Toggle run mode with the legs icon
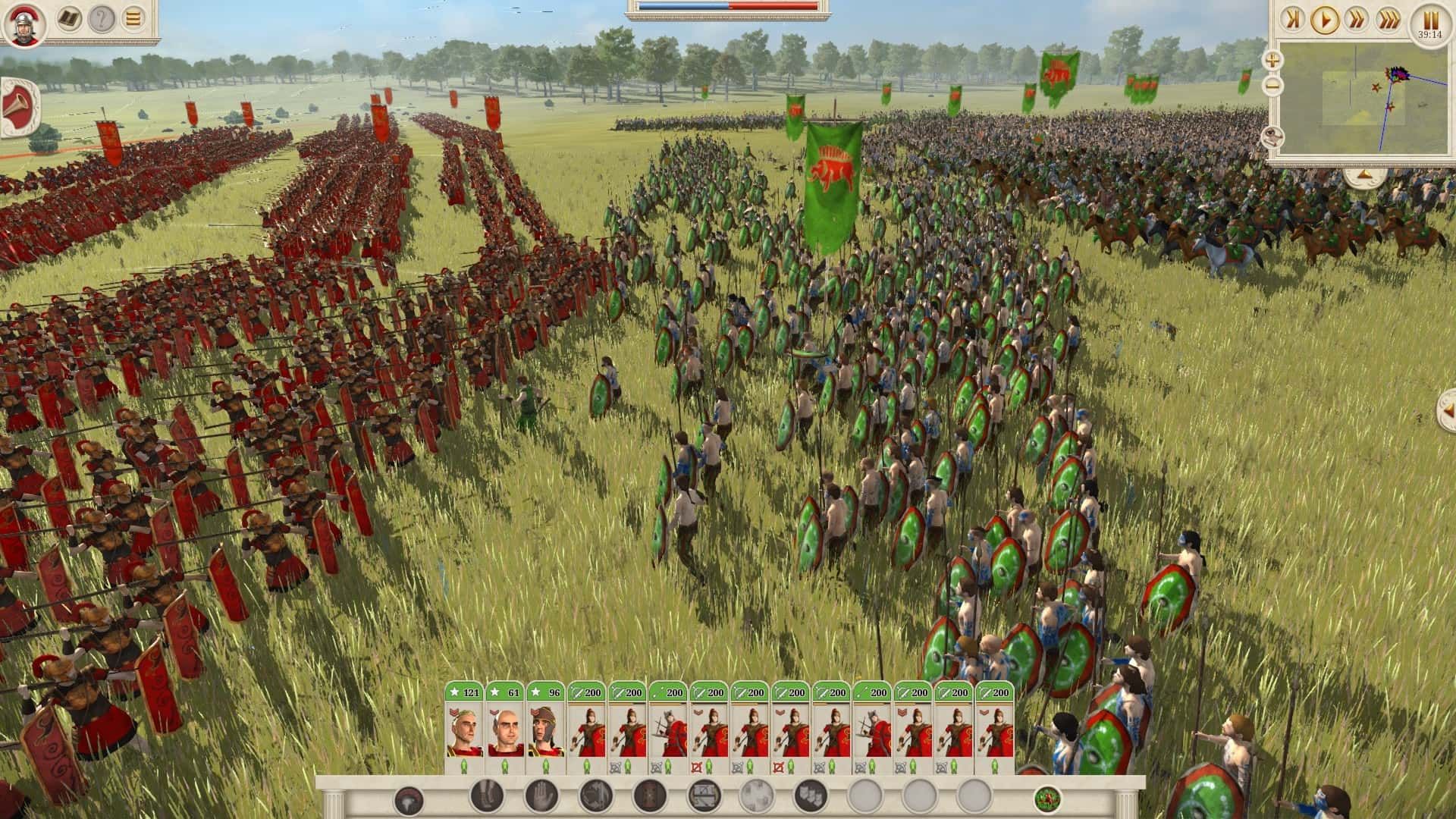This screenshot has height=819, width=1456. pyautogui.click(x=485, y=797)
